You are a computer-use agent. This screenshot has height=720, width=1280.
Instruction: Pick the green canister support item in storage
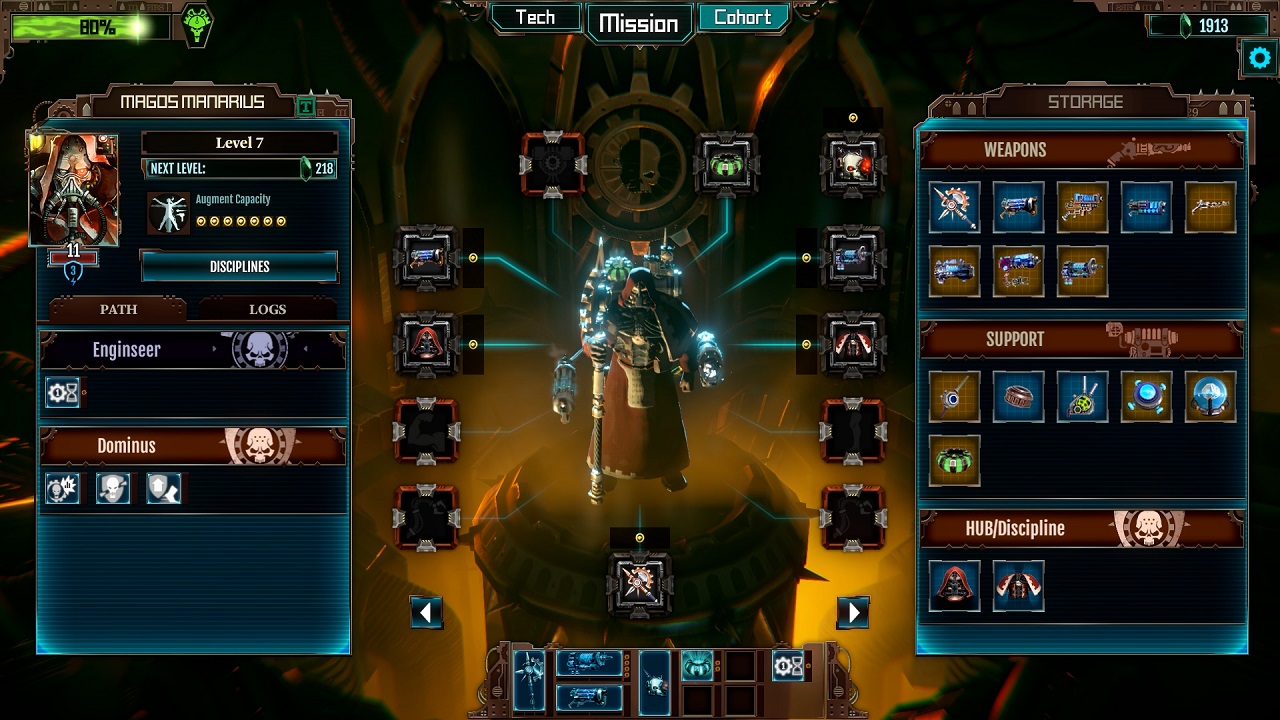coord(954,461)
